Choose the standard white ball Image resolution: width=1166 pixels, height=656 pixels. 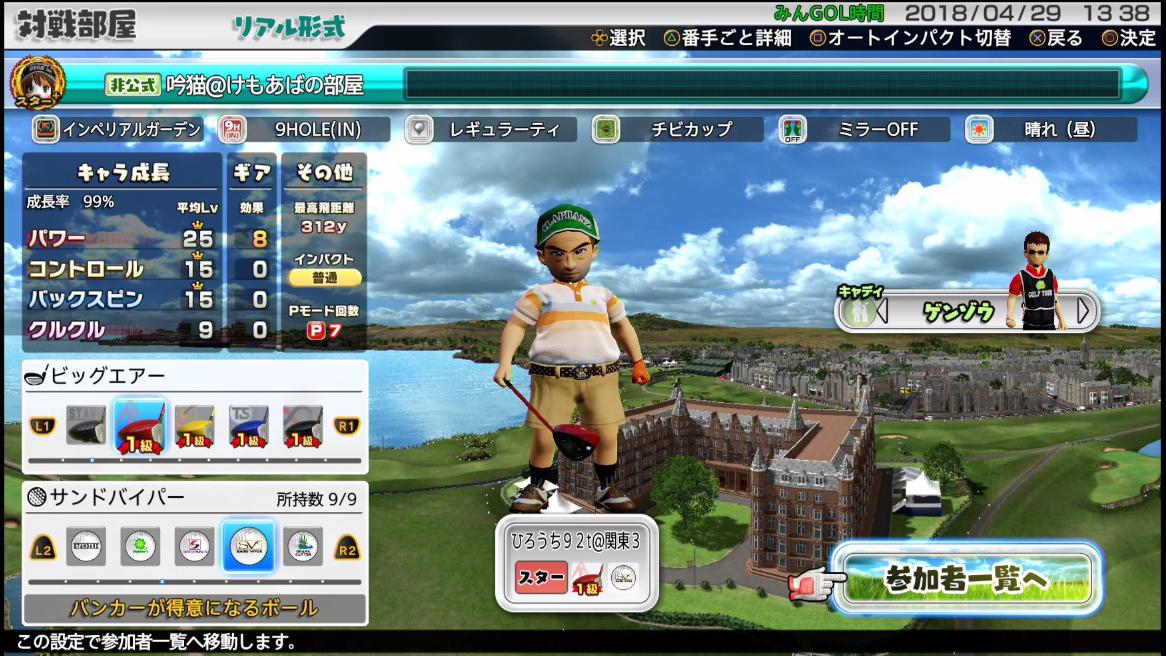(86, 546)
